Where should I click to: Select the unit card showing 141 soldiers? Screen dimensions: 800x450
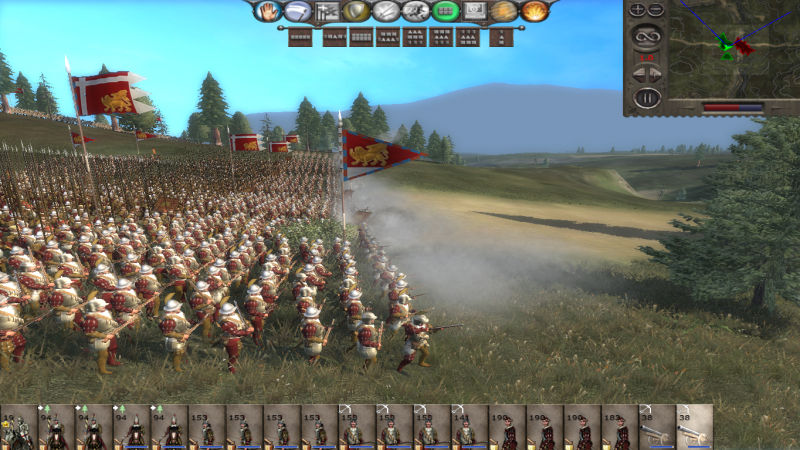point(467,427)
